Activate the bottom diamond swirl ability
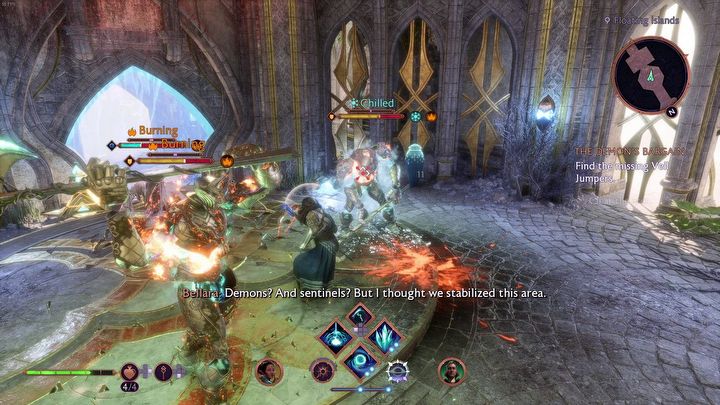 [360, 358]
